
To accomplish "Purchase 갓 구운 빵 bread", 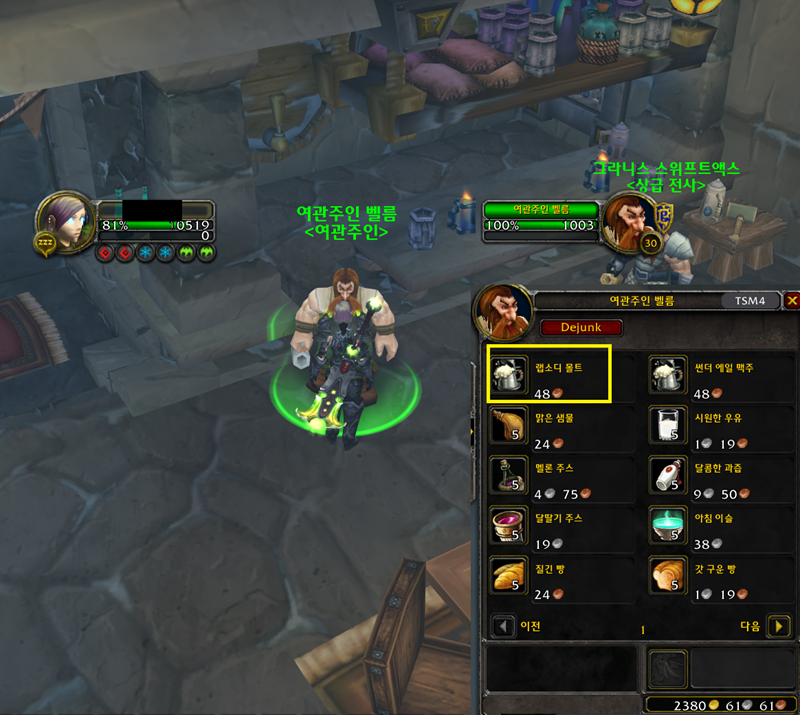I will pos(667,576).
